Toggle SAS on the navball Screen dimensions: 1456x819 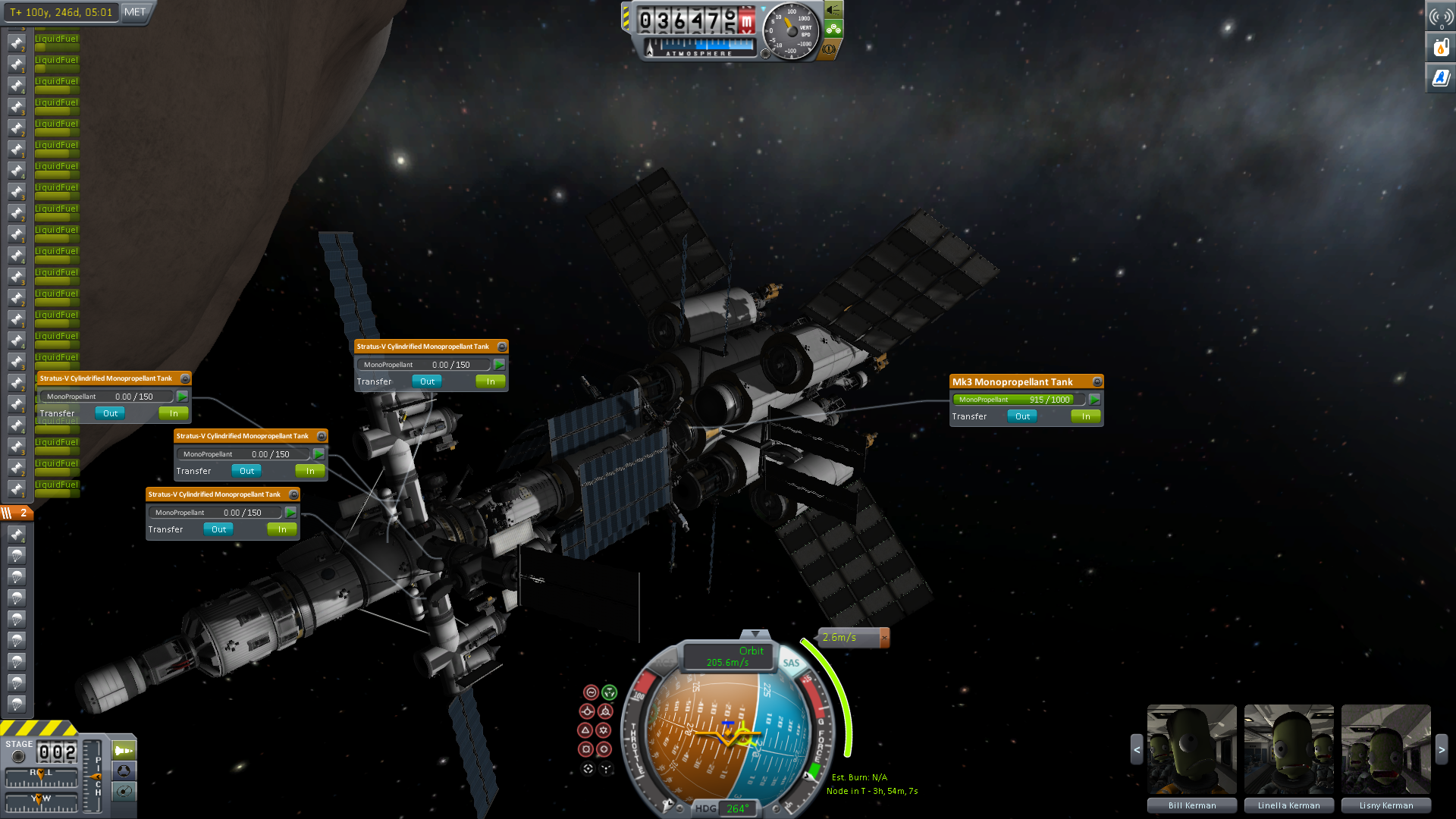pos(791,663)
